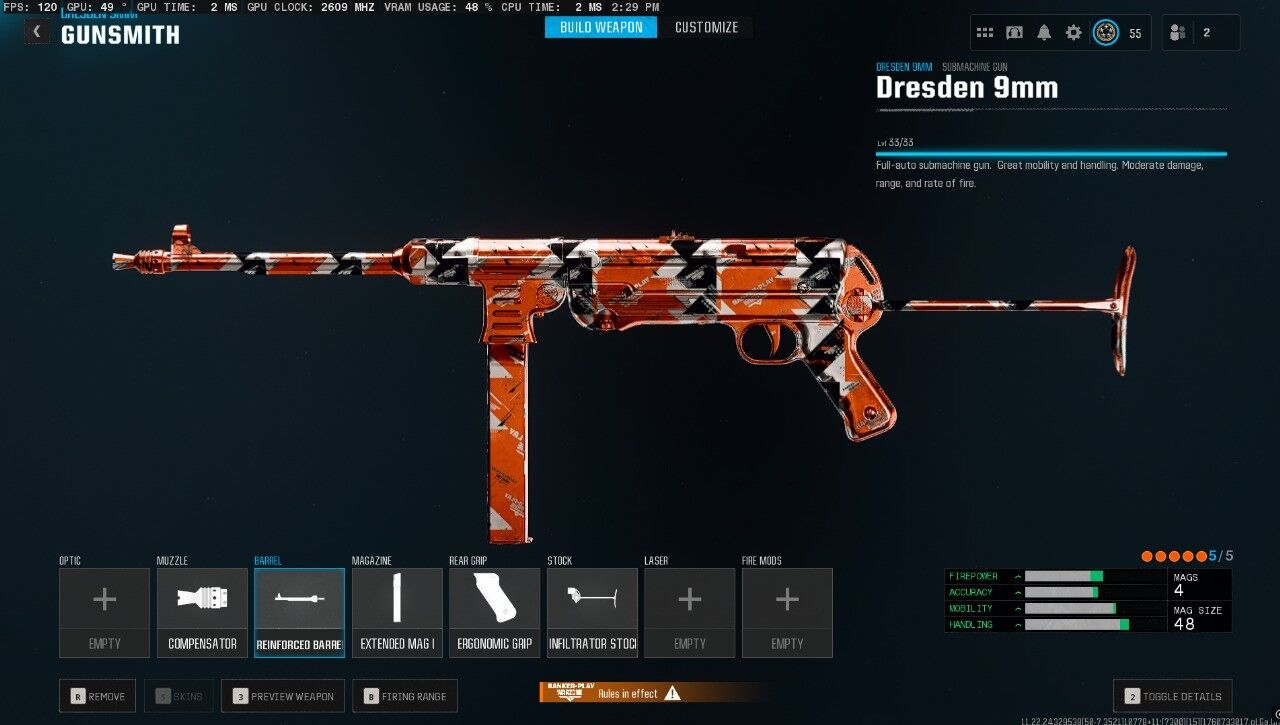Switch to the Customize tab
This screenshot has width=1280, height=725.
click(x=706, y=27)
